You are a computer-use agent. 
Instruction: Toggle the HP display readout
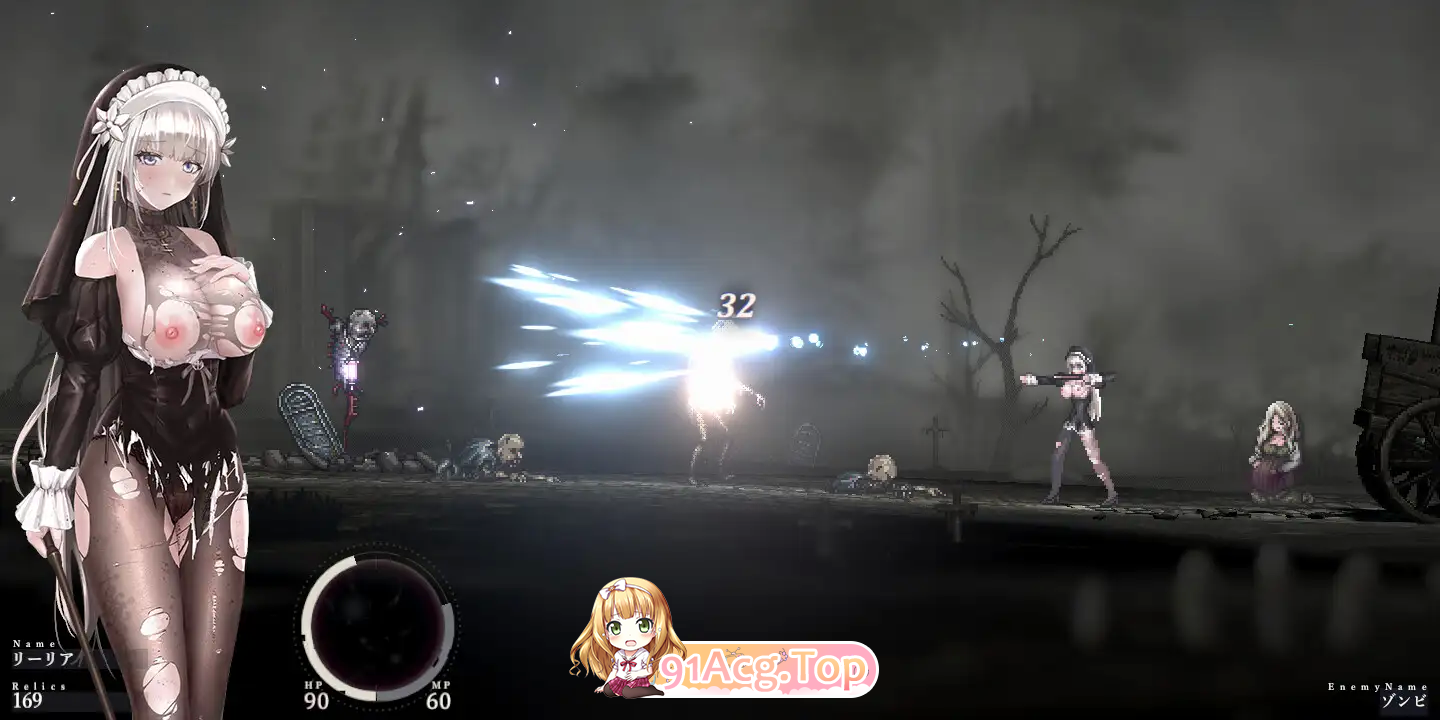point(314,695)
